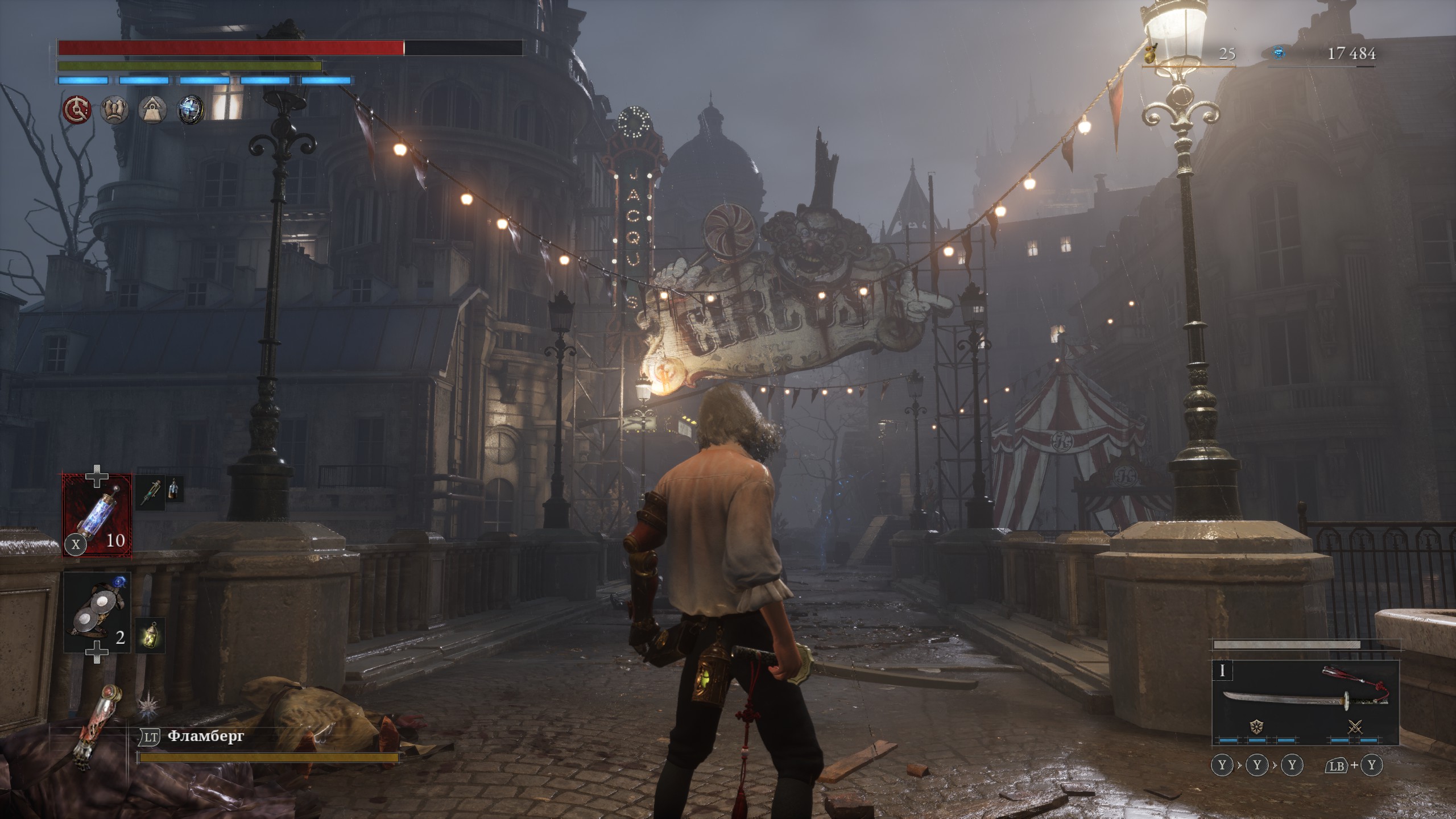Click the red gear-arrow status effect icon
This screenshot has height=819, width=1456.
click(x=77, y=109)
